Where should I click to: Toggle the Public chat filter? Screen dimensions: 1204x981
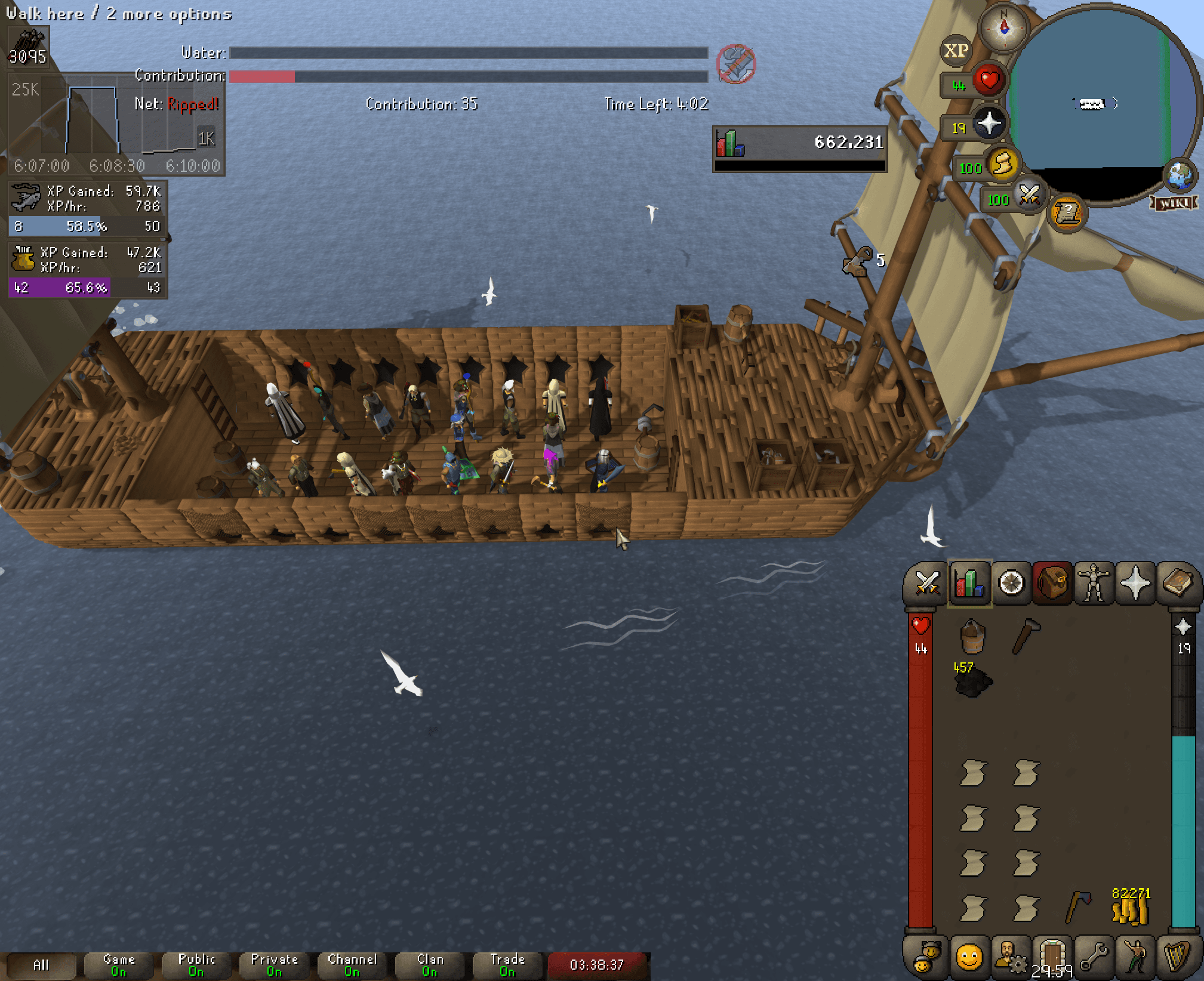196,965
